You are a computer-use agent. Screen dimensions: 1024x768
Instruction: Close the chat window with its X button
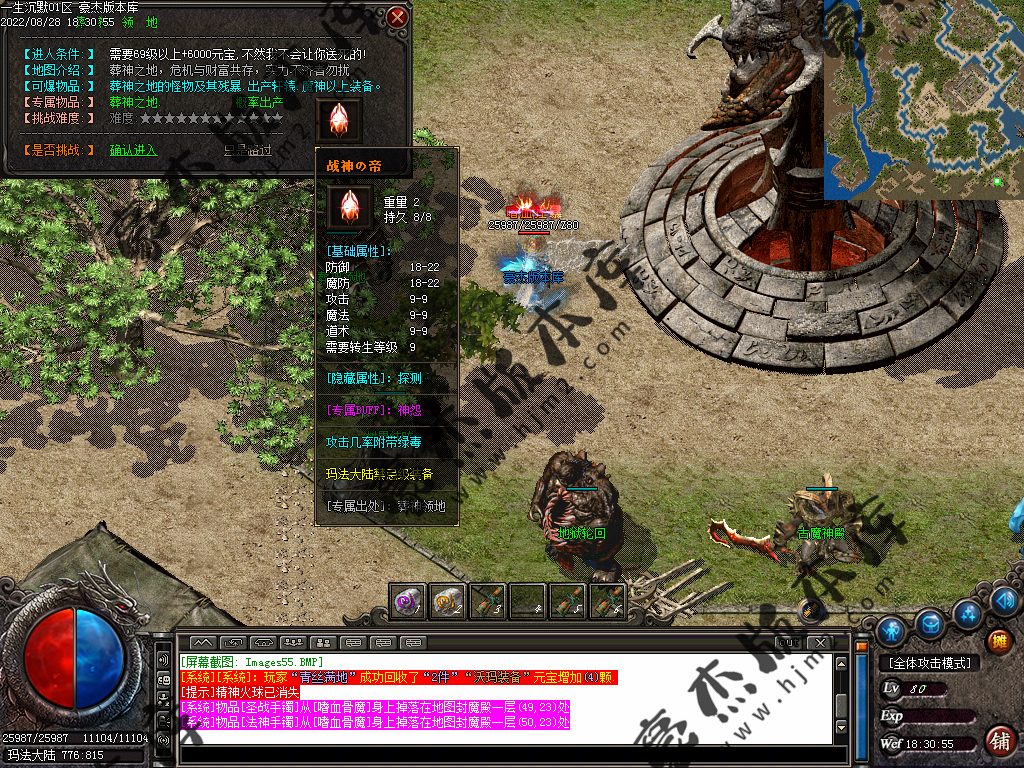[819, 641]
